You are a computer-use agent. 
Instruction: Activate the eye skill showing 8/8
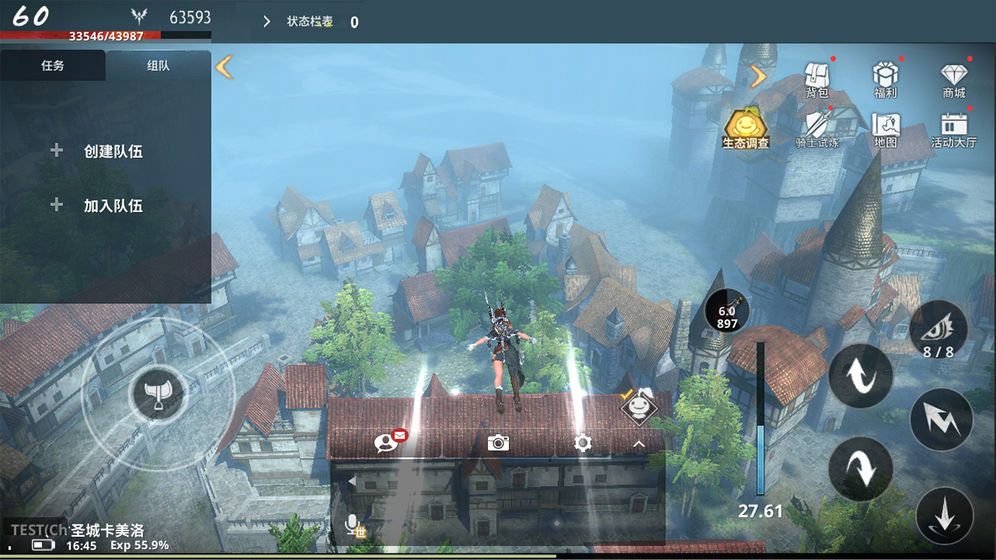[x=938, y=328]
